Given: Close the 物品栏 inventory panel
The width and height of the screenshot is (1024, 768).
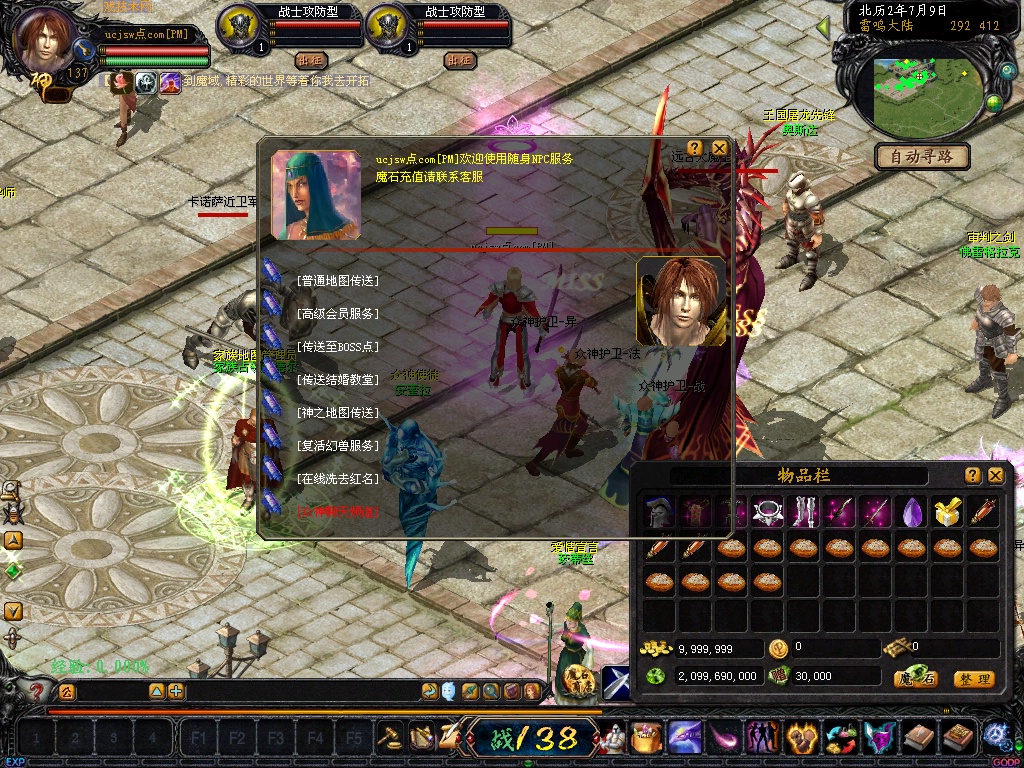Looking at the screenshot, I should click(x=996, y=475).
